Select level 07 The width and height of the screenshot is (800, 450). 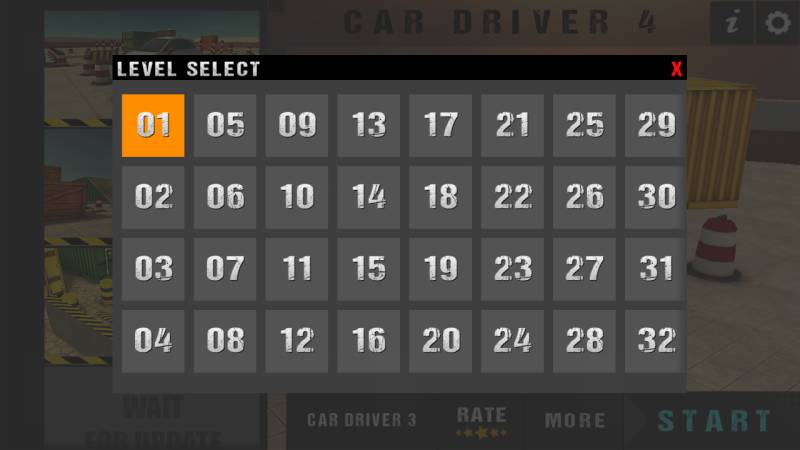(x=225, y=269)
